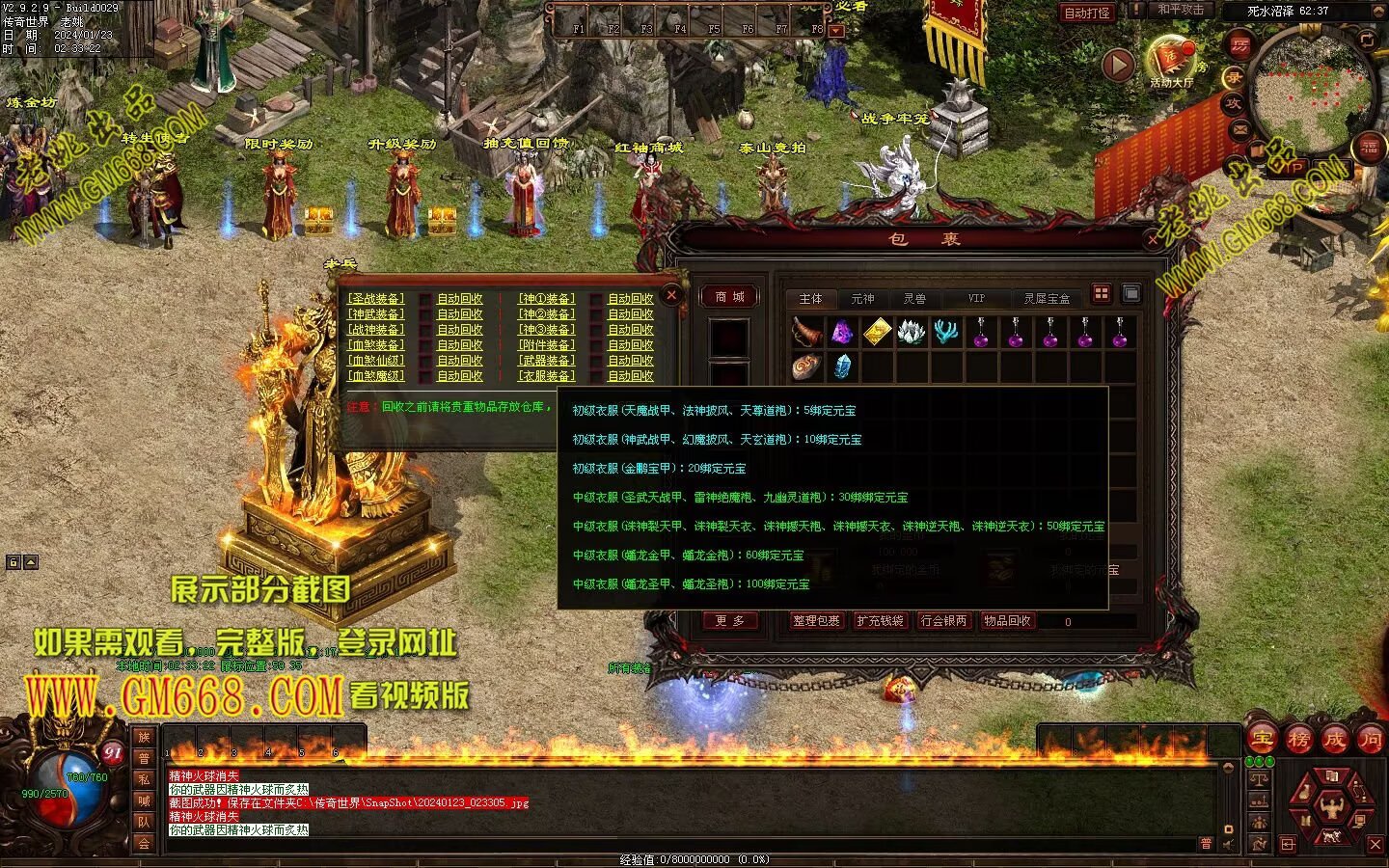Select the 灵犀宝盒 tab
The height and width of the screenshot is (868, 1389).
coord(1047,299)
